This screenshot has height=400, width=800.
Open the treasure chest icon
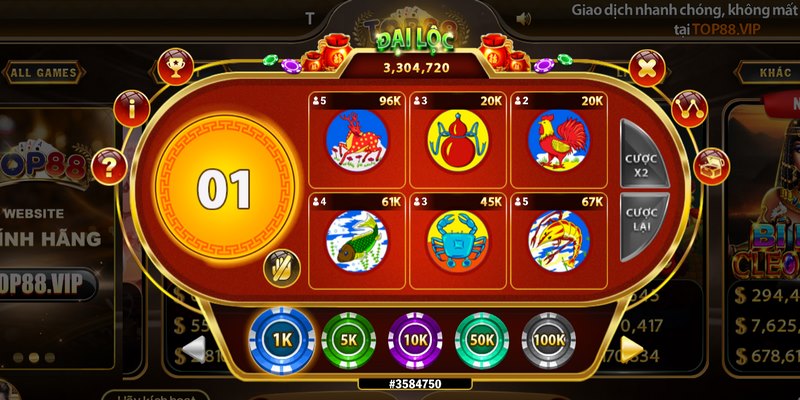tap(711, 164)
